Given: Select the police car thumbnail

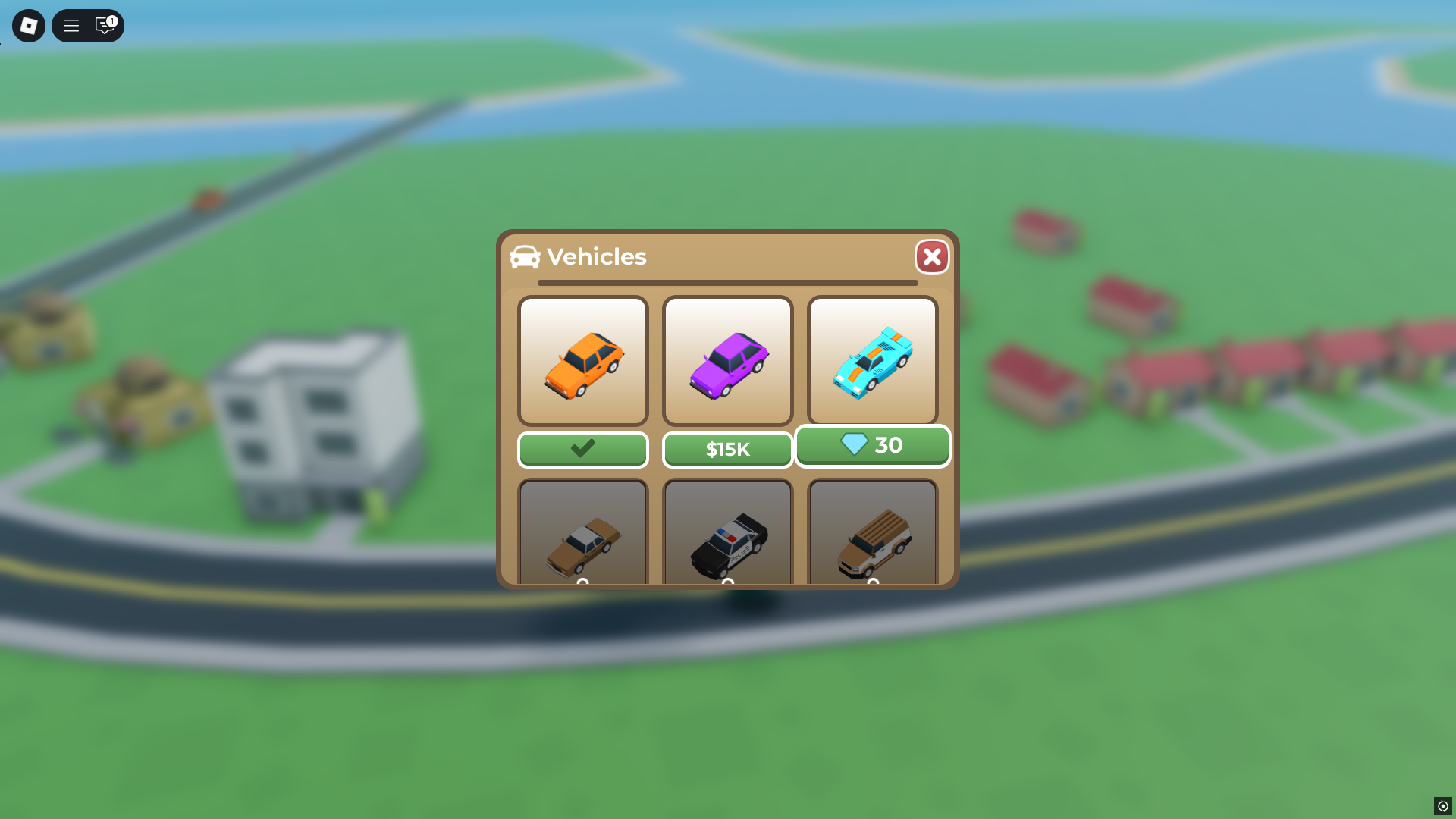Looking at the screenshot, I should (727, 538).
